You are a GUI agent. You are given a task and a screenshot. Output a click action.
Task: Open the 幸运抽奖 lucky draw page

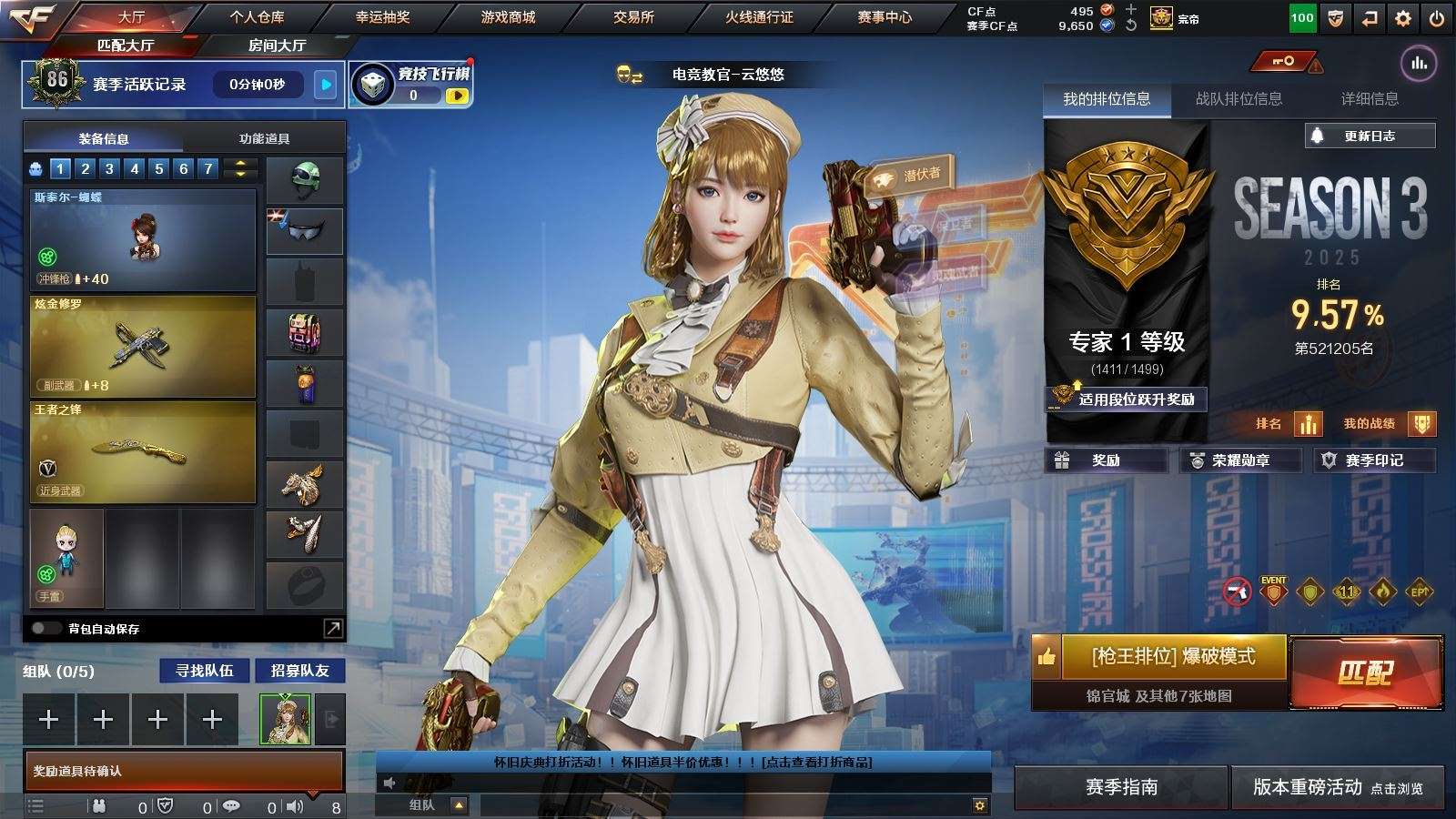(x=382, y=17)
